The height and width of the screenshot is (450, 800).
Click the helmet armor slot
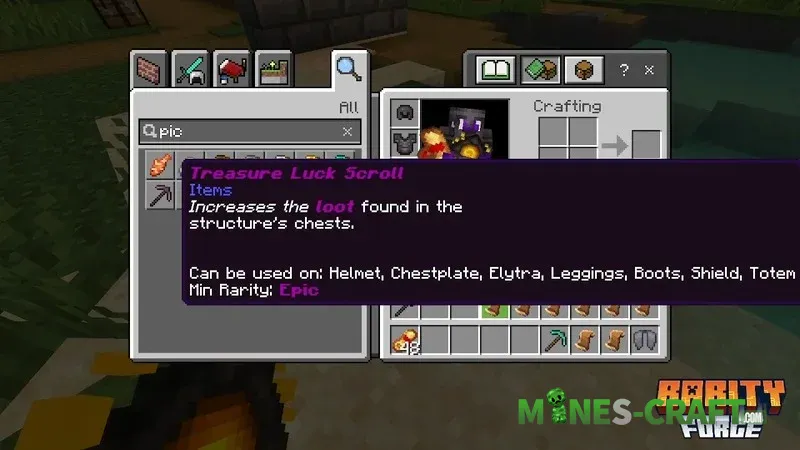pyautogui.click(x=404, y=112)
